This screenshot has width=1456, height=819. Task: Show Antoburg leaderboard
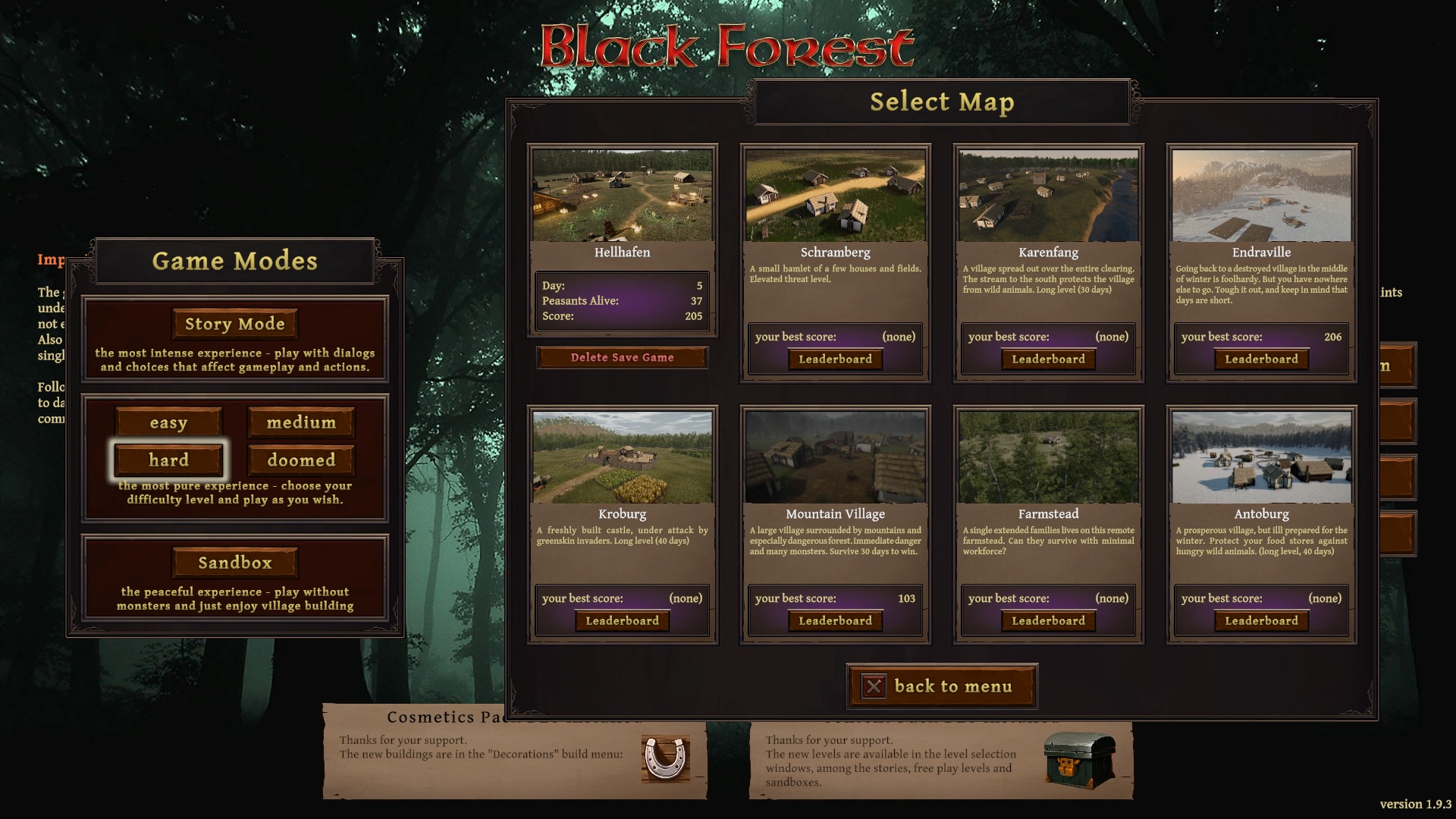1261,620
